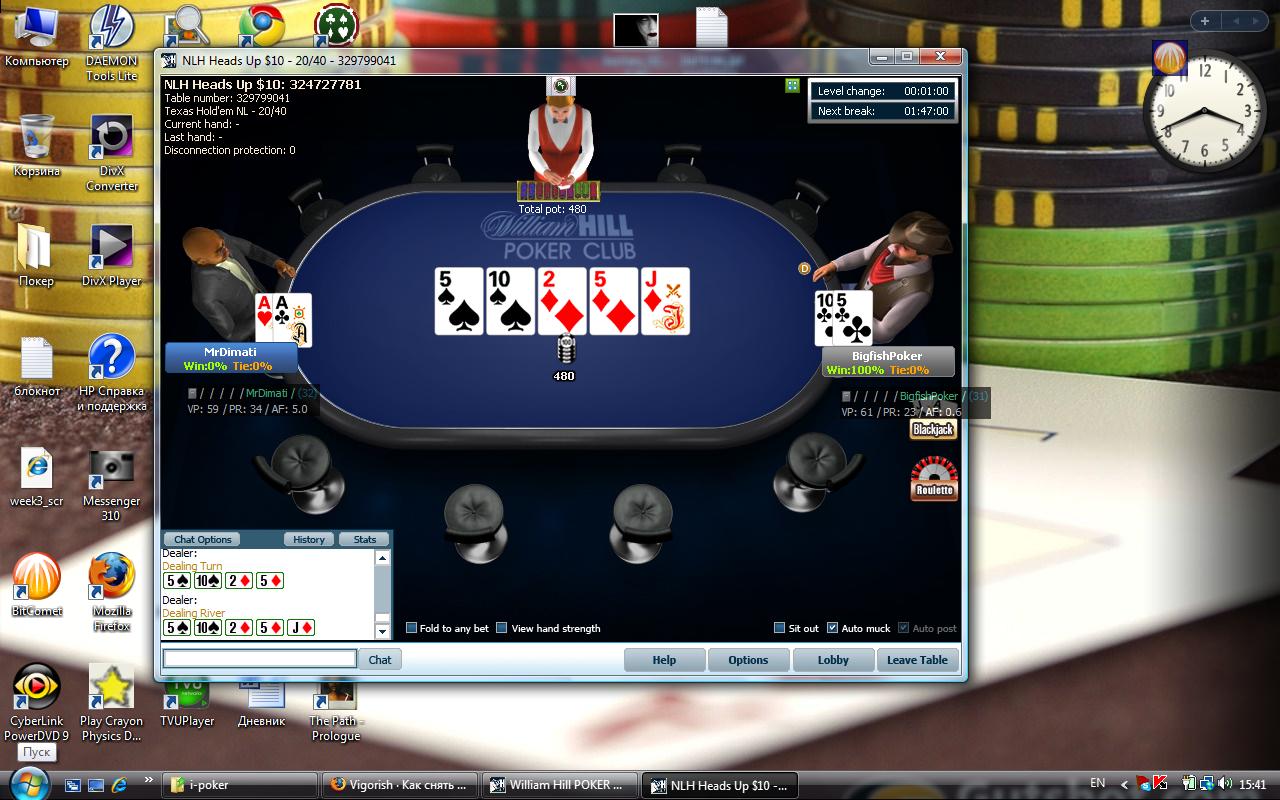Screen dimensions: 1280x800
Task: Send message with the Chat button
Action: coord(380,660)
